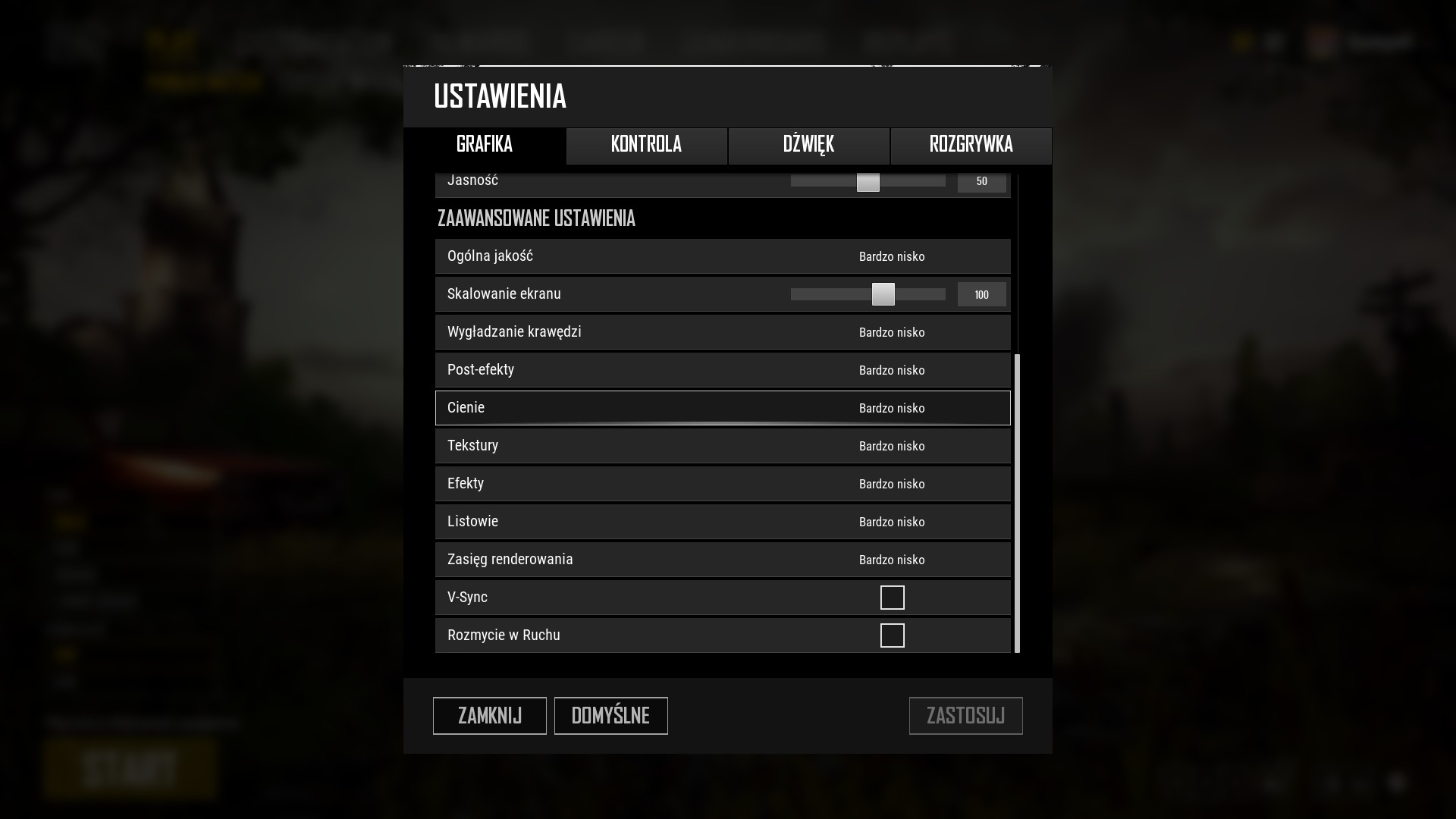Enable the Rozmycie w Ruchu checkbox
This screenshot has height=819, width=1456.
coord(892,635)
